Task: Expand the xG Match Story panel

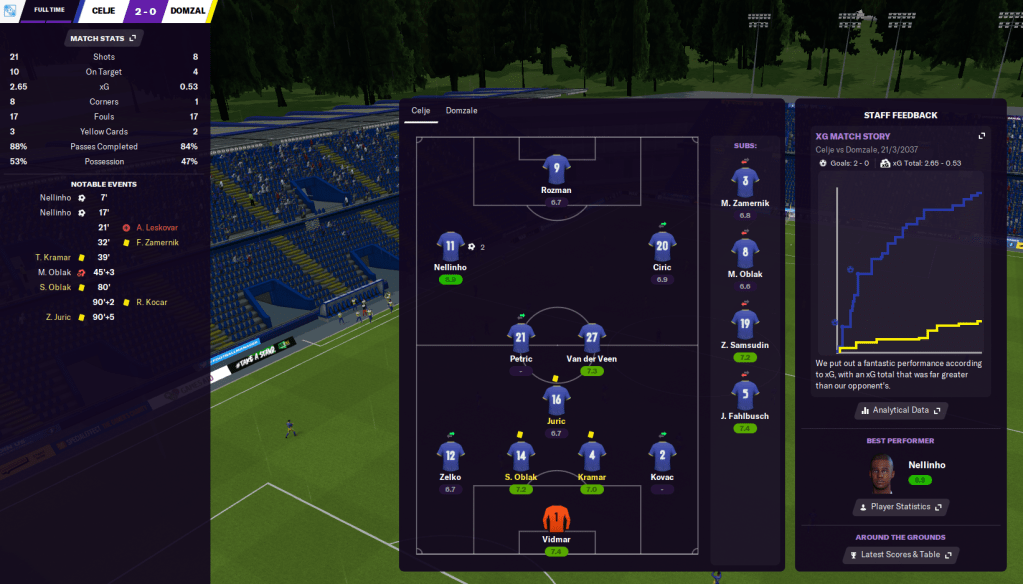Action: (x=981, y=136)
